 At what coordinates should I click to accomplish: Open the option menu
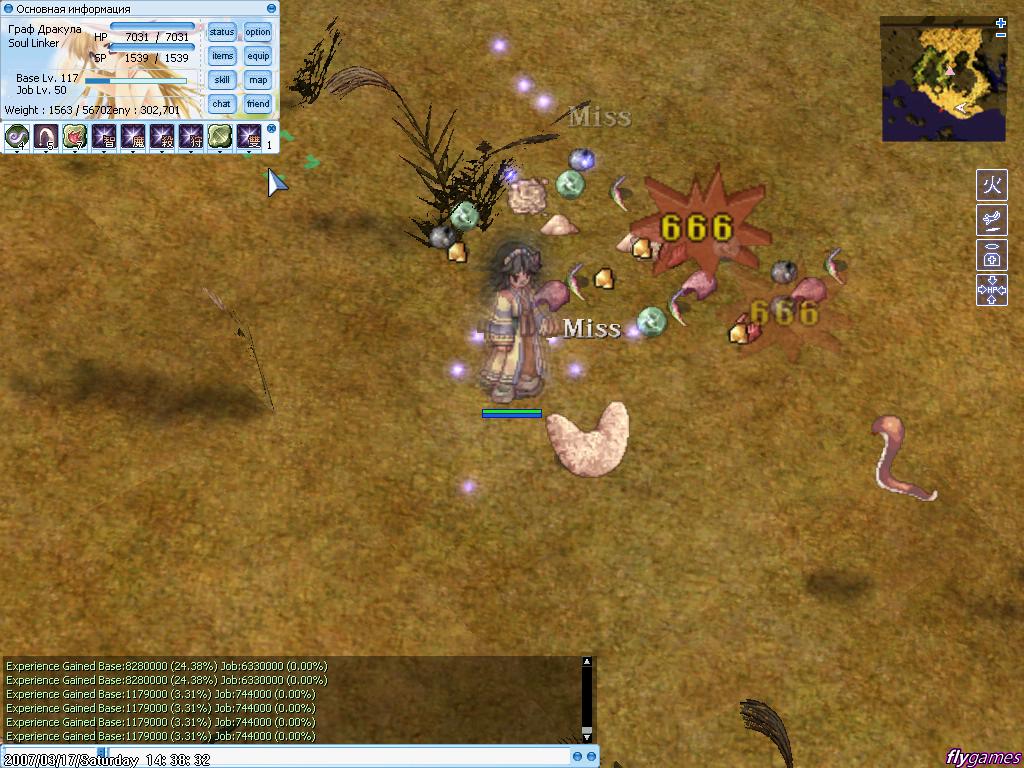(258, 32)
